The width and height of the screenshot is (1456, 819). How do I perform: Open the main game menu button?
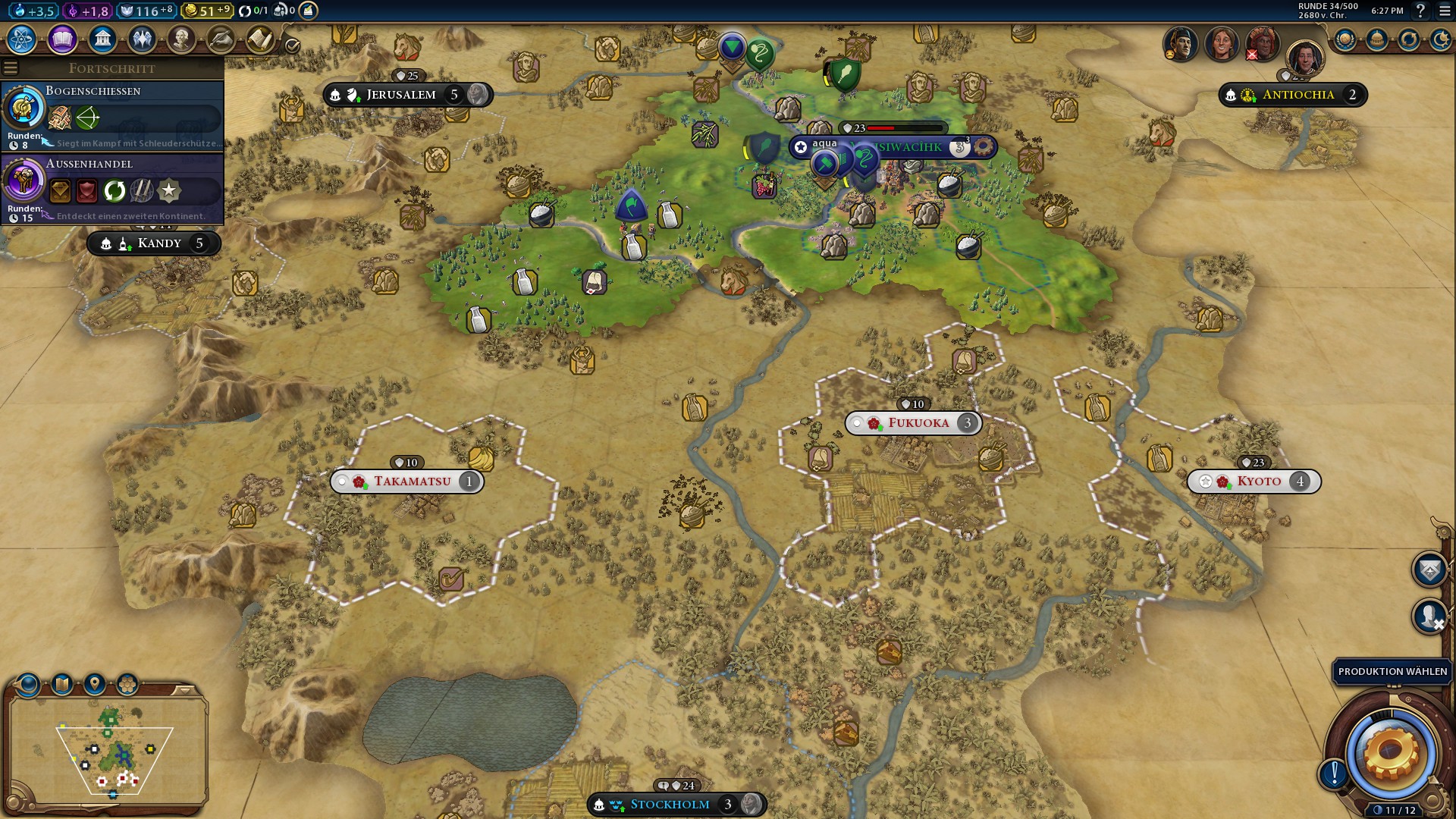click(1445, 11)
